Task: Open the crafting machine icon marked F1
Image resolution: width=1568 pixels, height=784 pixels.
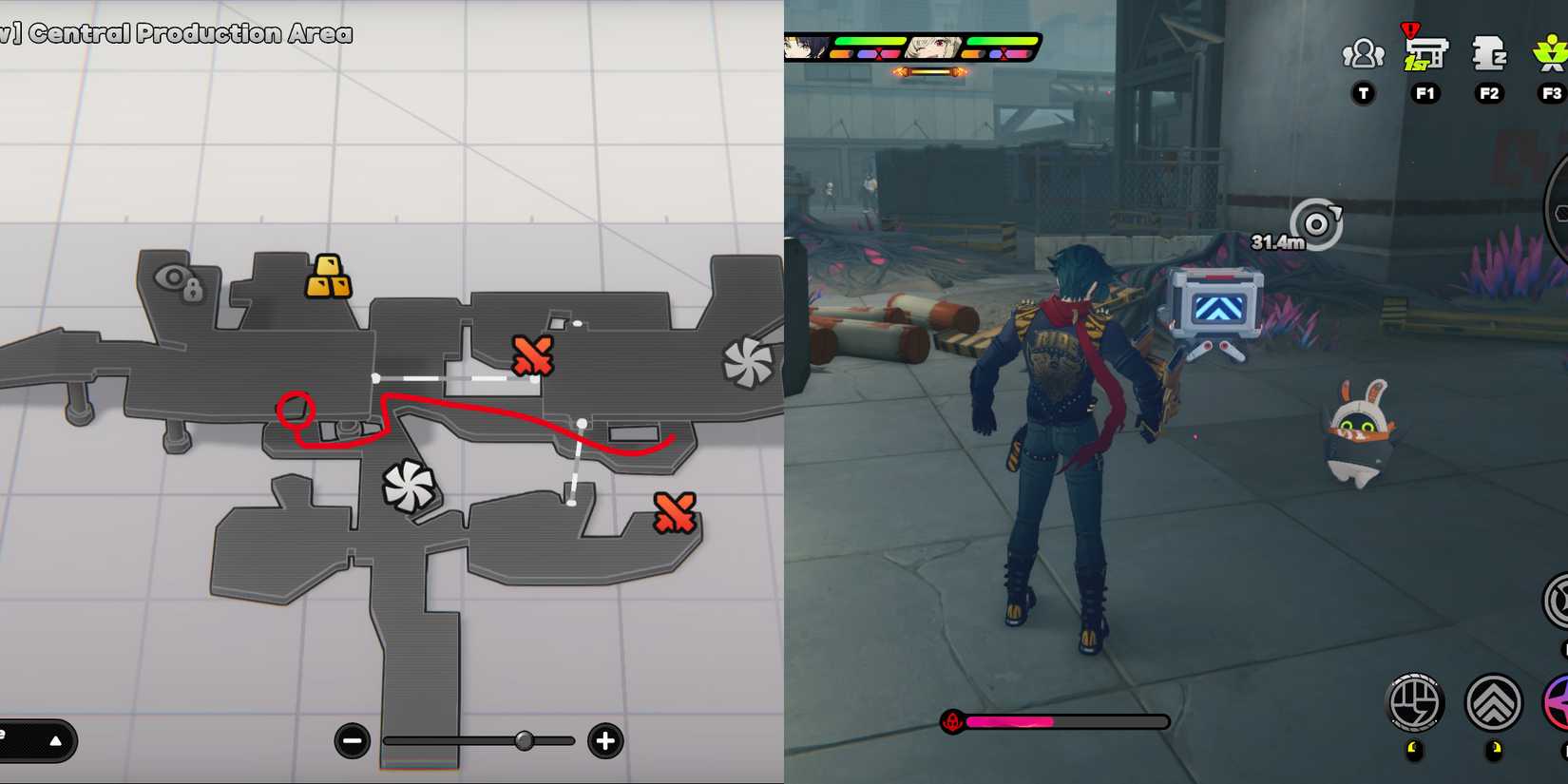Action: click(1426, 52)
